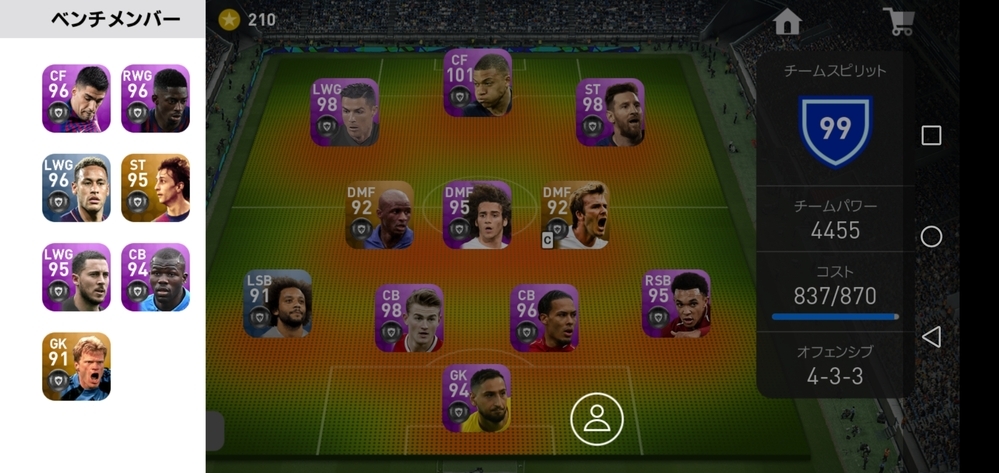This screenshot has width=999, height=473.
Task: Go to the home screen icon
Action: pos(788,22)
